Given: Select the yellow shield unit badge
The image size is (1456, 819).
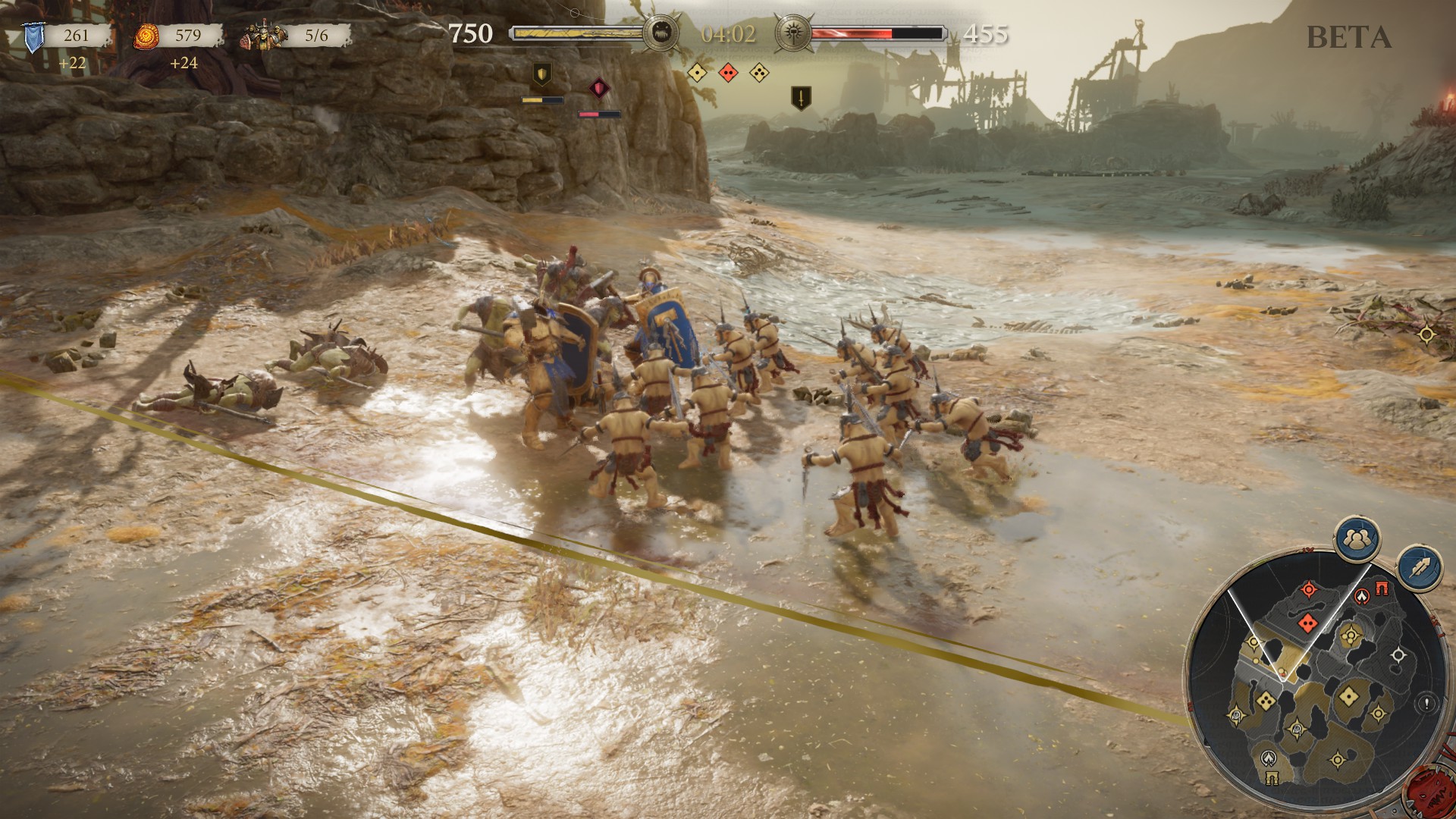Looking at the screenshot, I should pyautogui.click(x=541, y=74).
